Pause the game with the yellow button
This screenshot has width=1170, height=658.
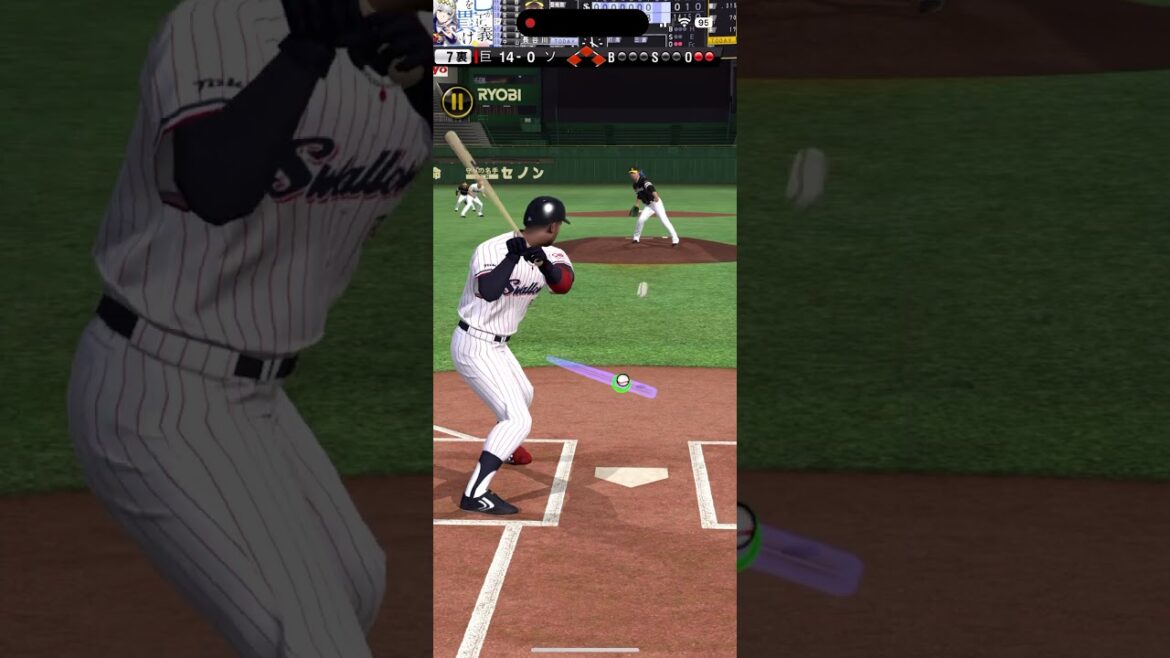(x=457, y=101)
